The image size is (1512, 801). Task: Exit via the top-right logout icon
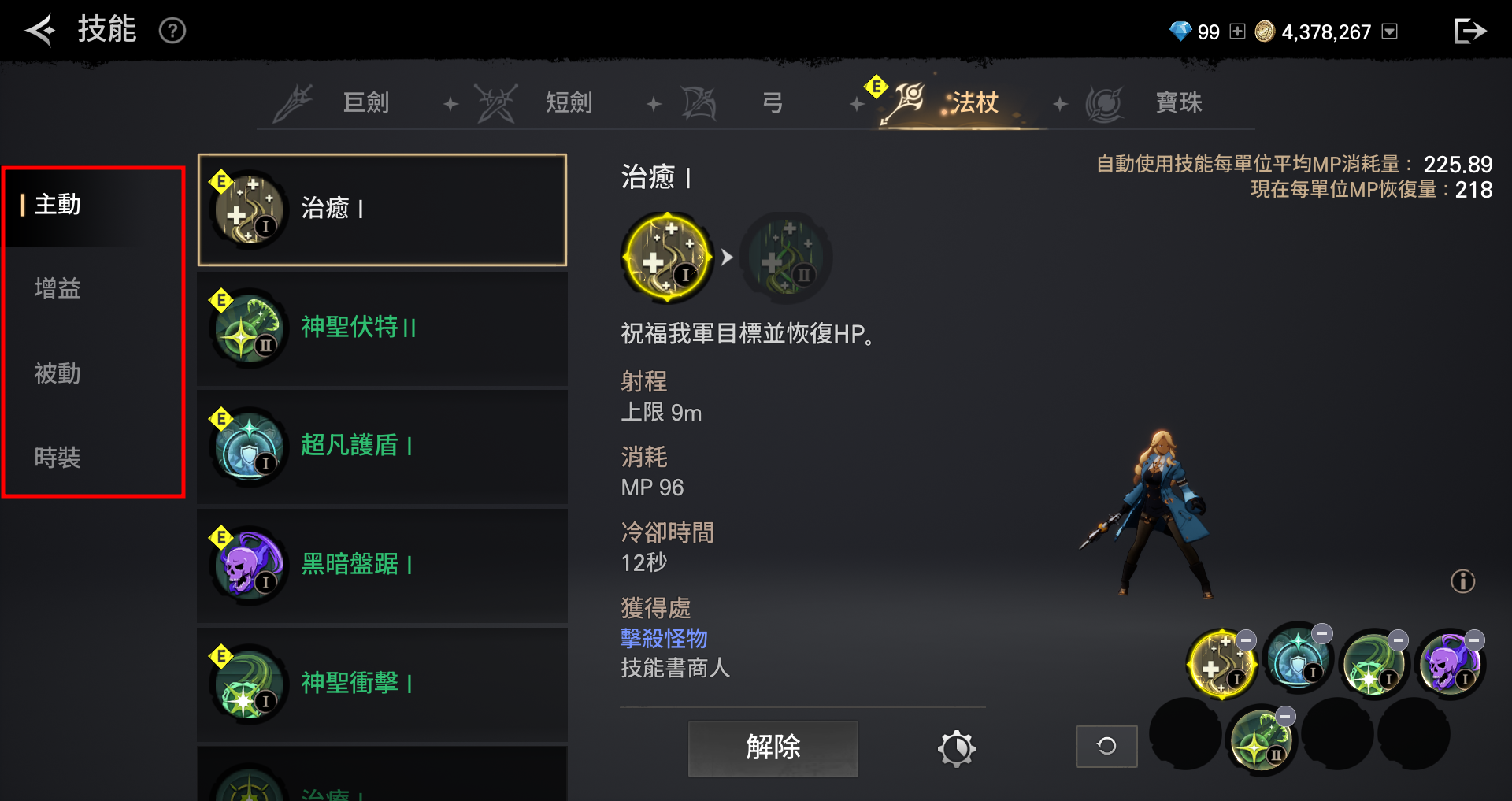[1469, 32]
